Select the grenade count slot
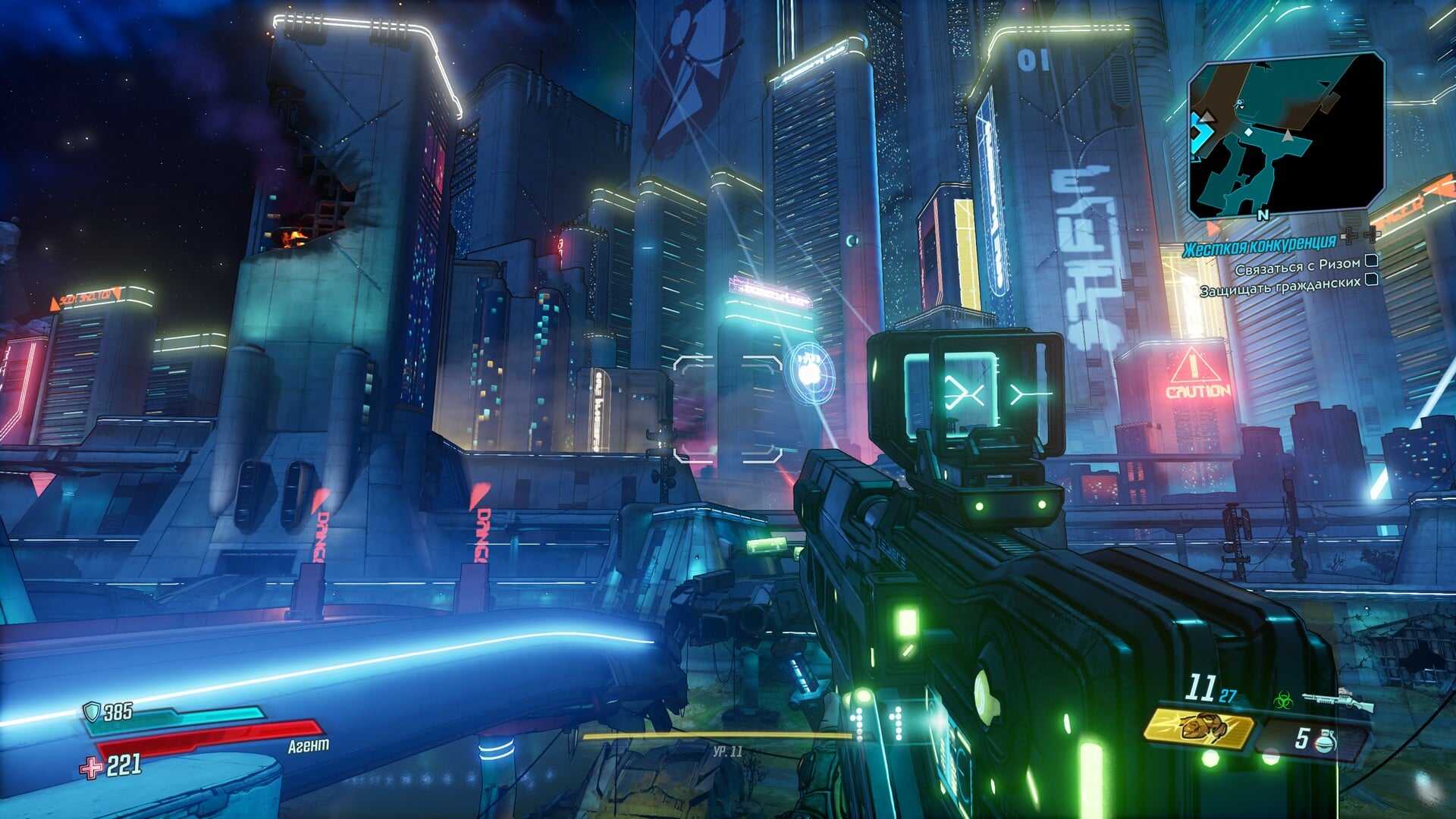The image size is (1456, 819). pos(1314,739)
